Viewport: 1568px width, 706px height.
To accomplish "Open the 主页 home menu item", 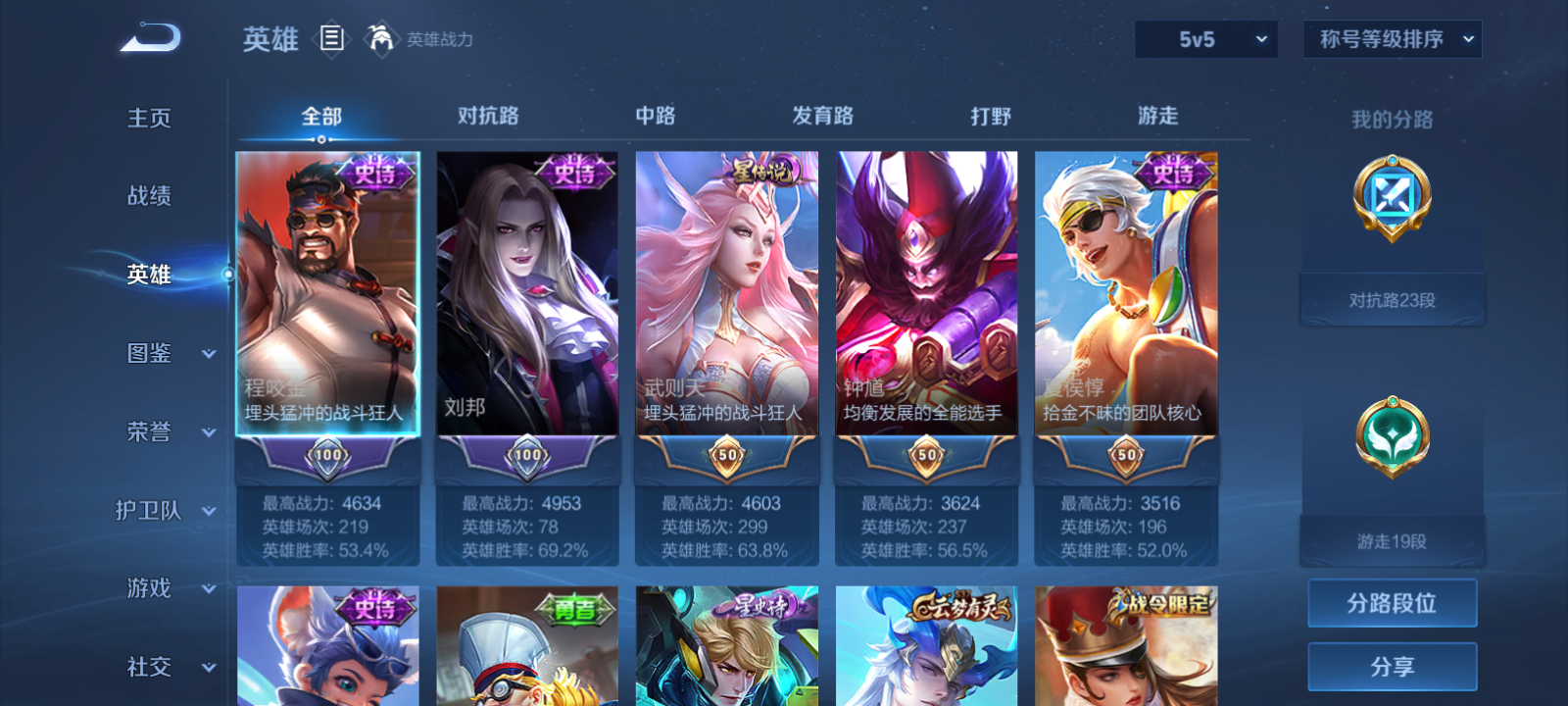I will click(149, 118).
